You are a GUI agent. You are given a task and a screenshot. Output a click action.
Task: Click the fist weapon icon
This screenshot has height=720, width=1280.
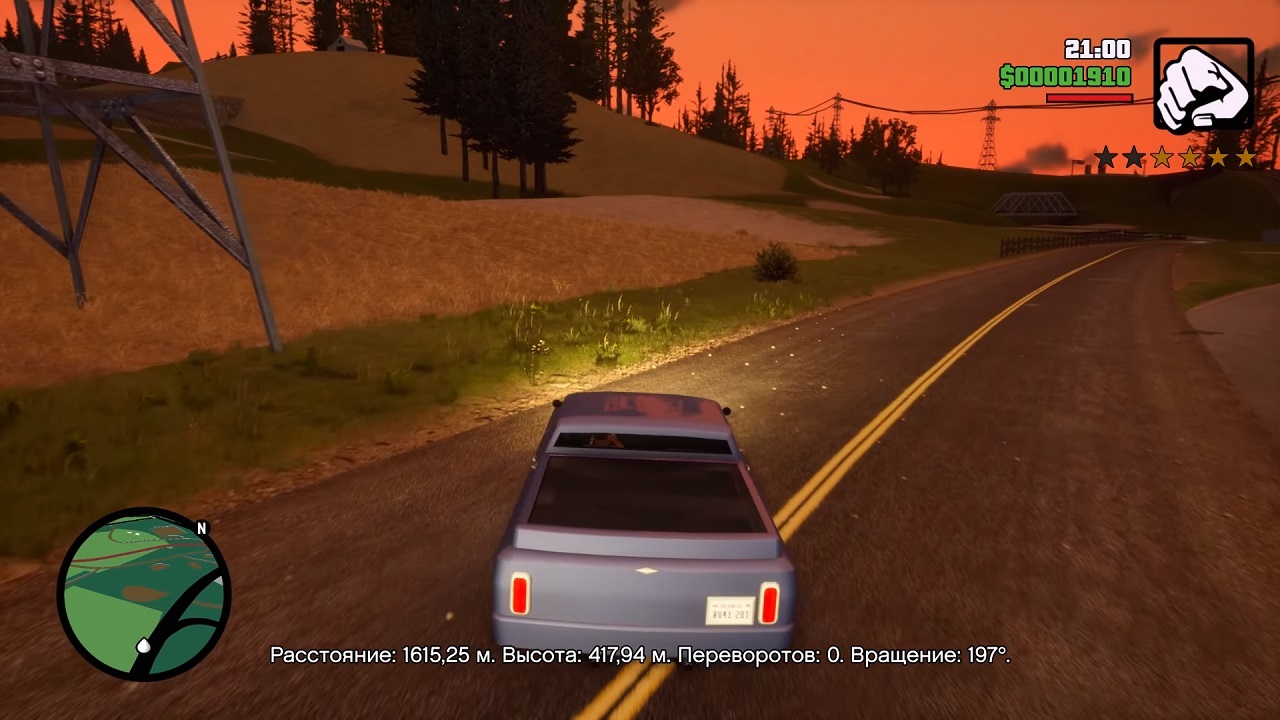point(1203,85)
